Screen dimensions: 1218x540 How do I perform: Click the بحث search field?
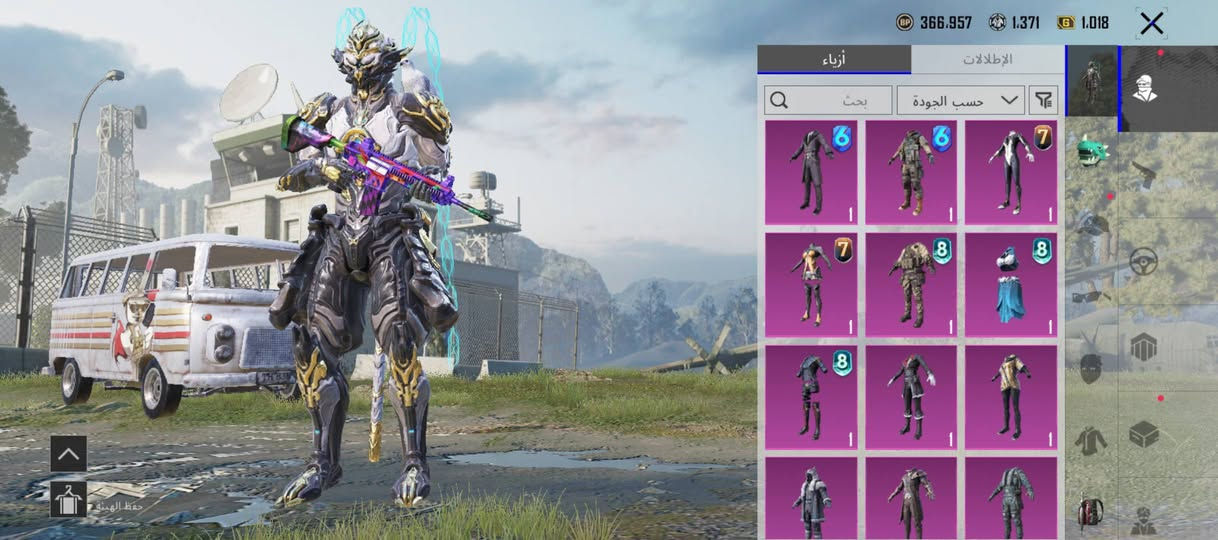click(828, 100)
